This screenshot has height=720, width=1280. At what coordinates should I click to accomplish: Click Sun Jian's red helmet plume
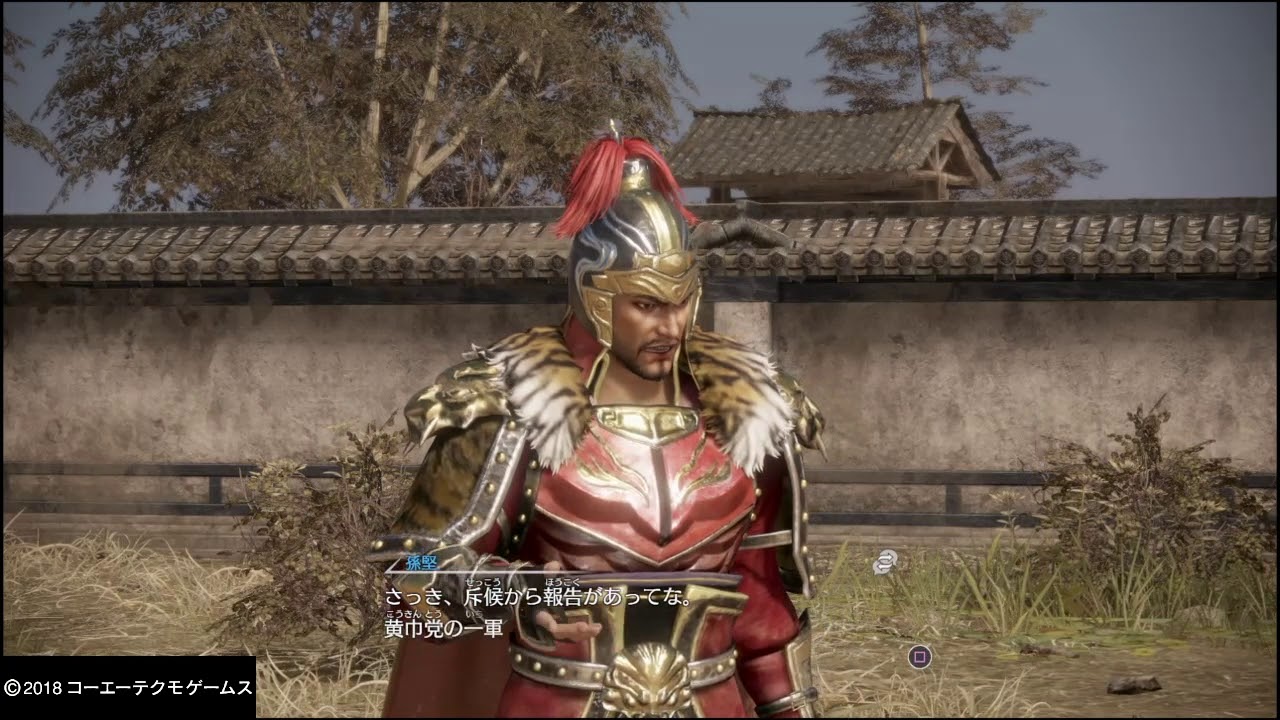(x=612, y=175)
